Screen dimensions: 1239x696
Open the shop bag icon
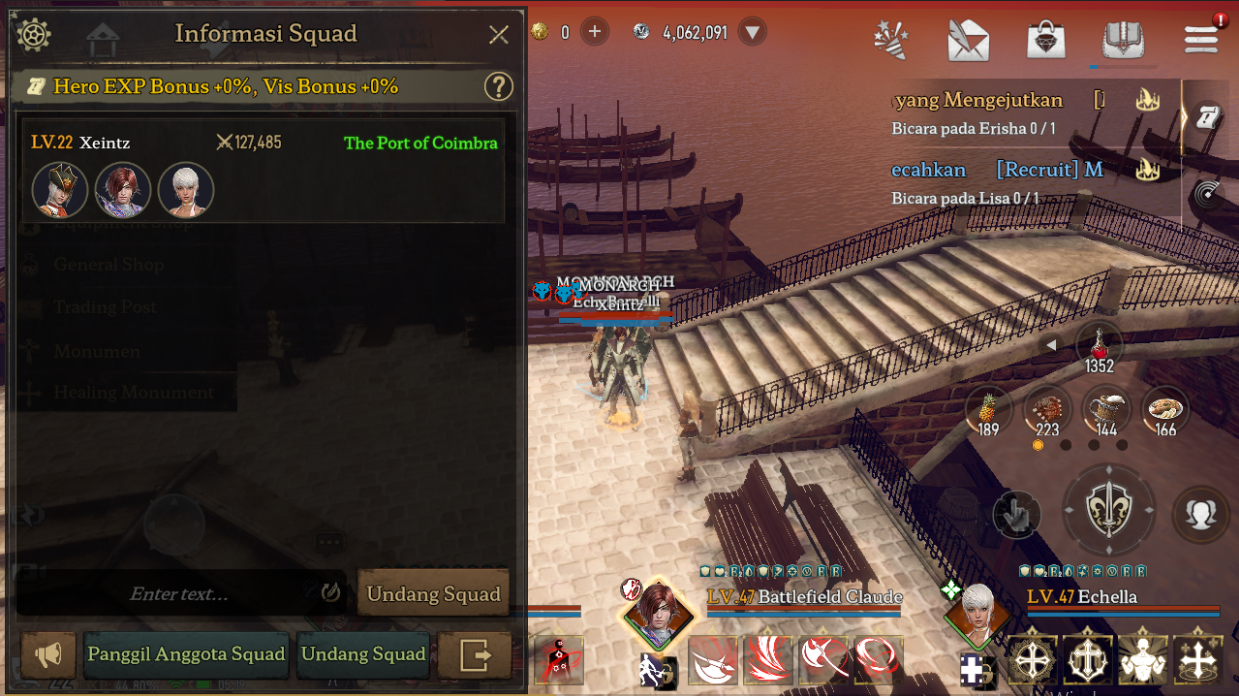tap(1045, 40)
